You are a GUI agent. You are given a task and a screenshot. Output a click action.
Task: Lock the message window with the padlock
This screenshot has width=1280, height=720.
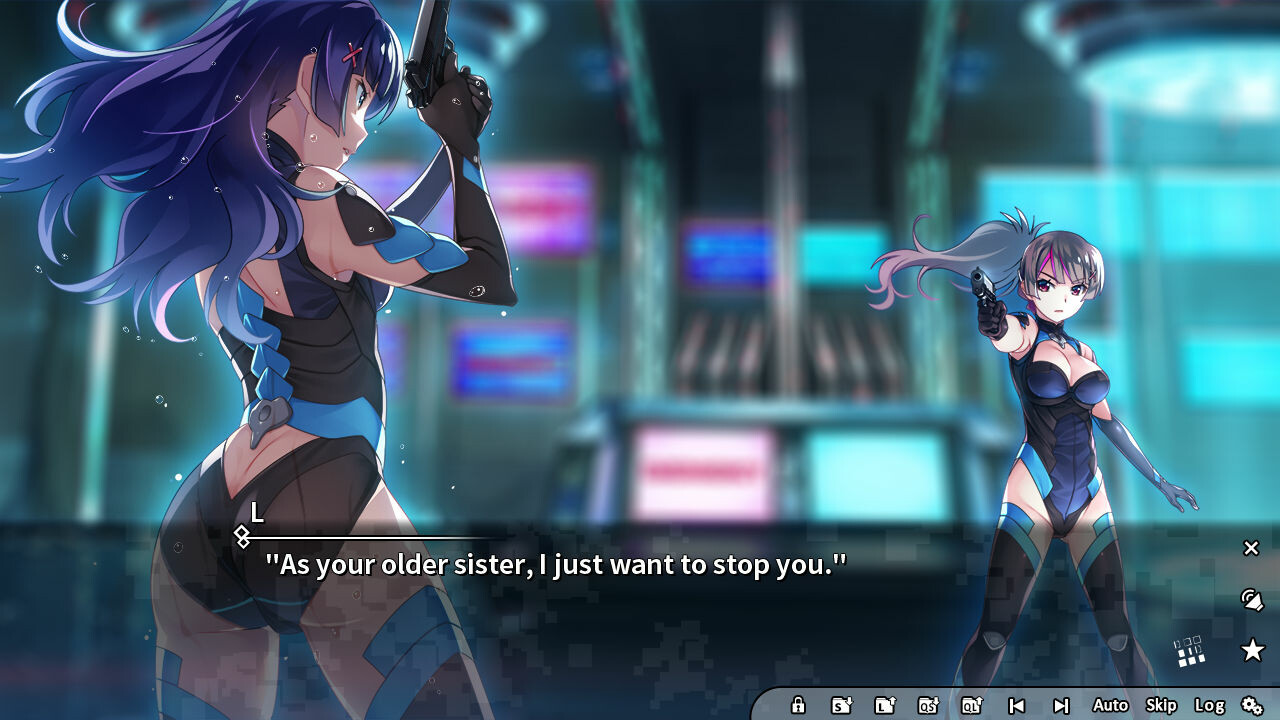(798, 705)
